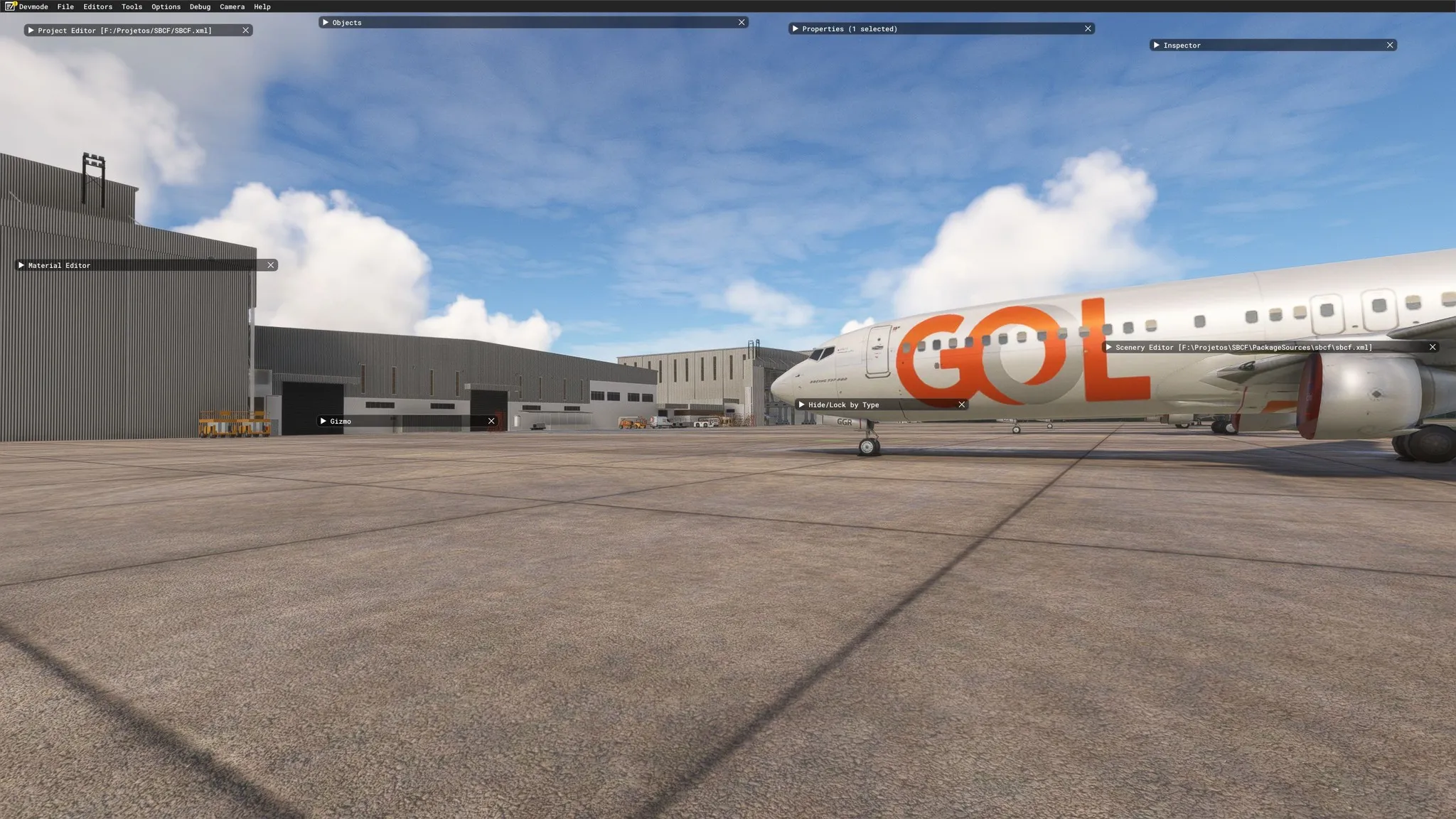This screenshot has height=819, width=1456.
Task: Open the Debug menu
Action: [x=200, y=6]
